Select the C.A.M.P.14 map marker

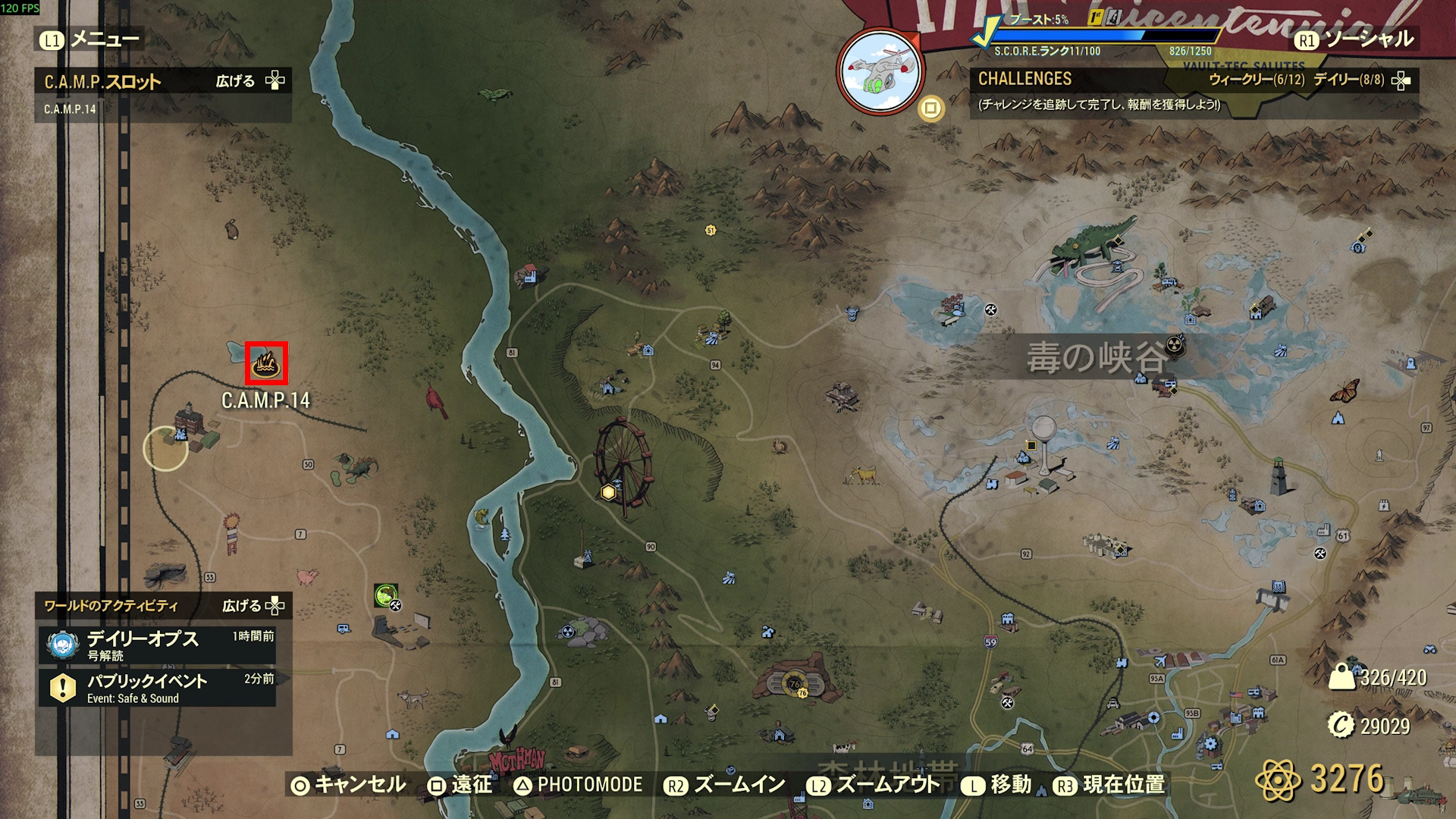(x=266, y=364)
